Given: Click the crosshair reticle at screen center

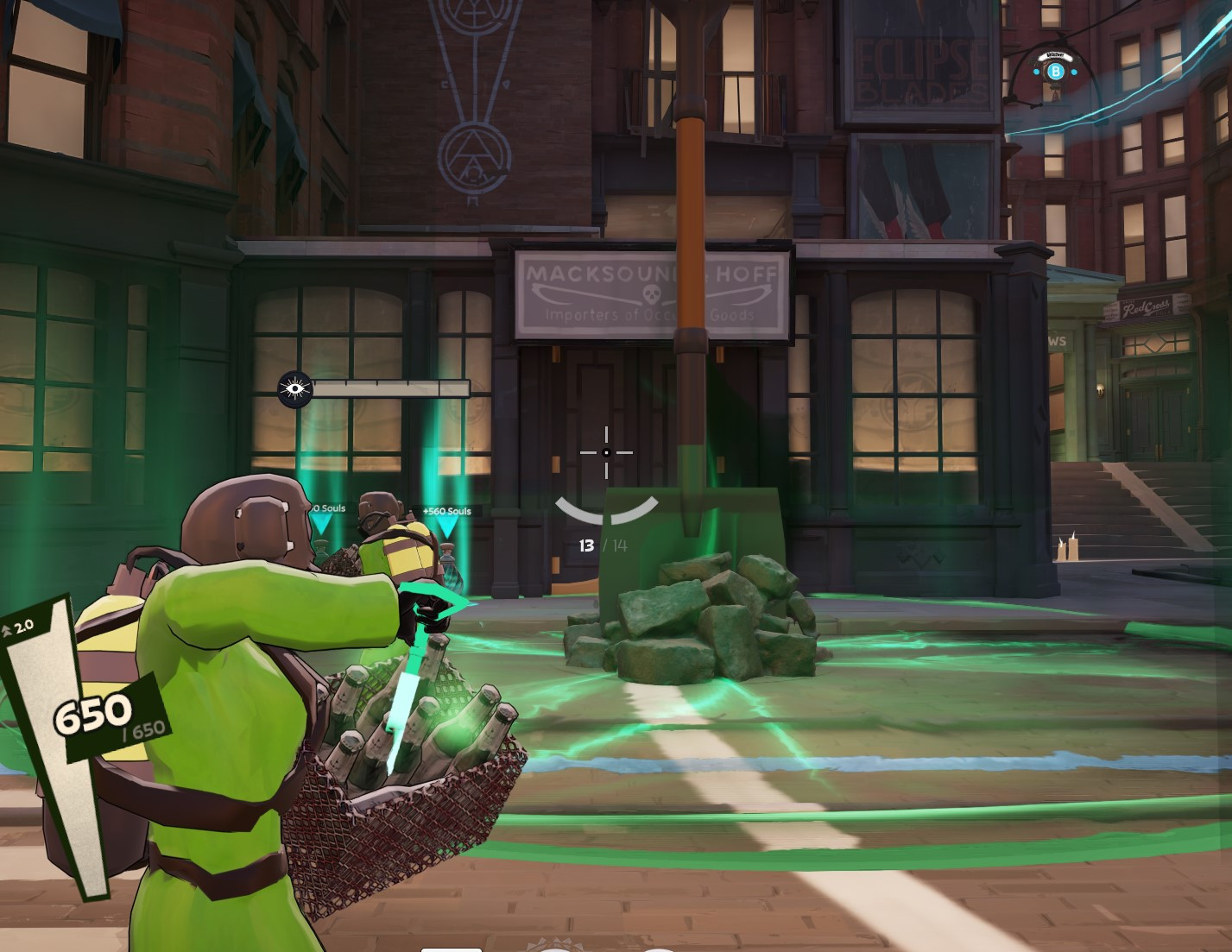Looking at the screenshot, I should pos(608,452).
